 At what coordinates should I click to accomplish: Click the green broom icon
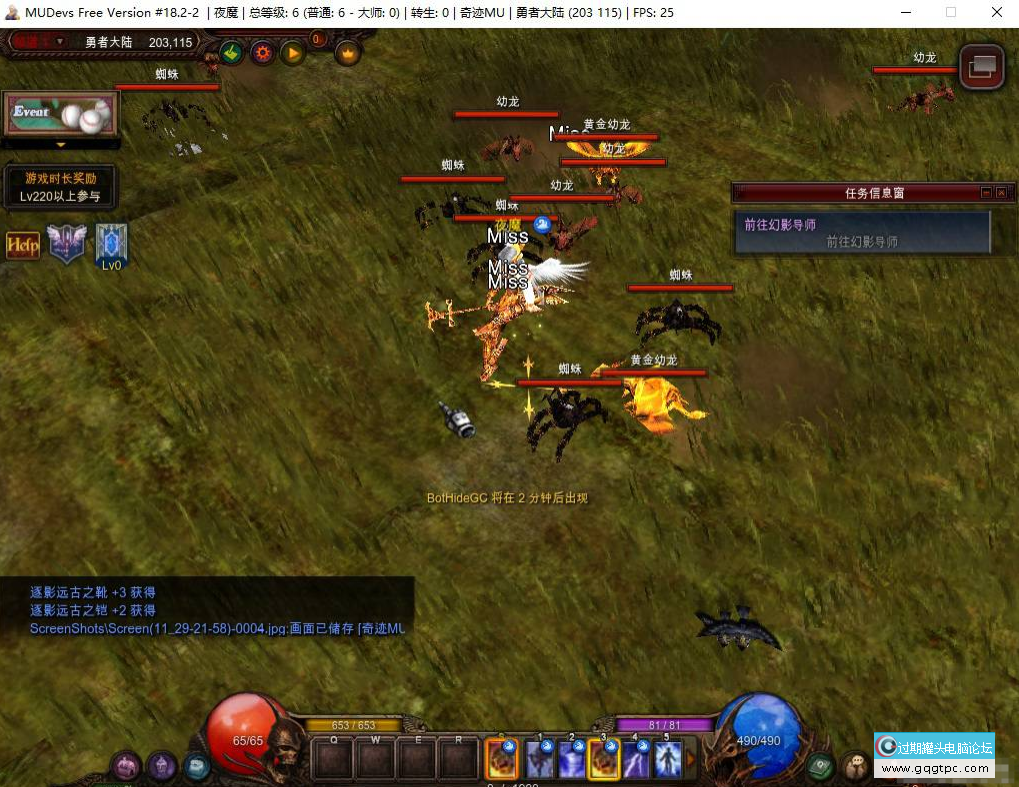pos(232,52)
